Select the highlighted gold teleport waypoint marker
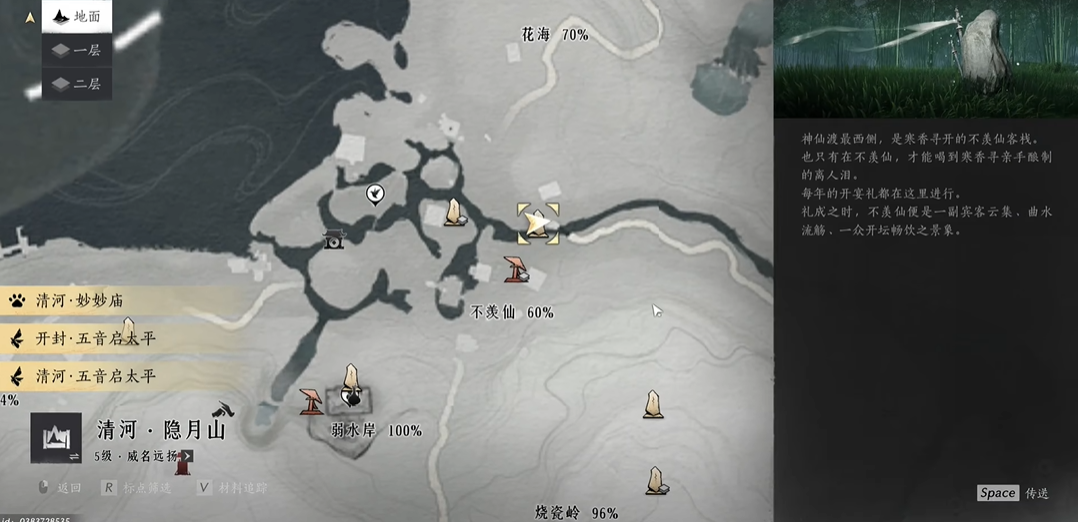 pyautogui.click(x=538, y=224)
